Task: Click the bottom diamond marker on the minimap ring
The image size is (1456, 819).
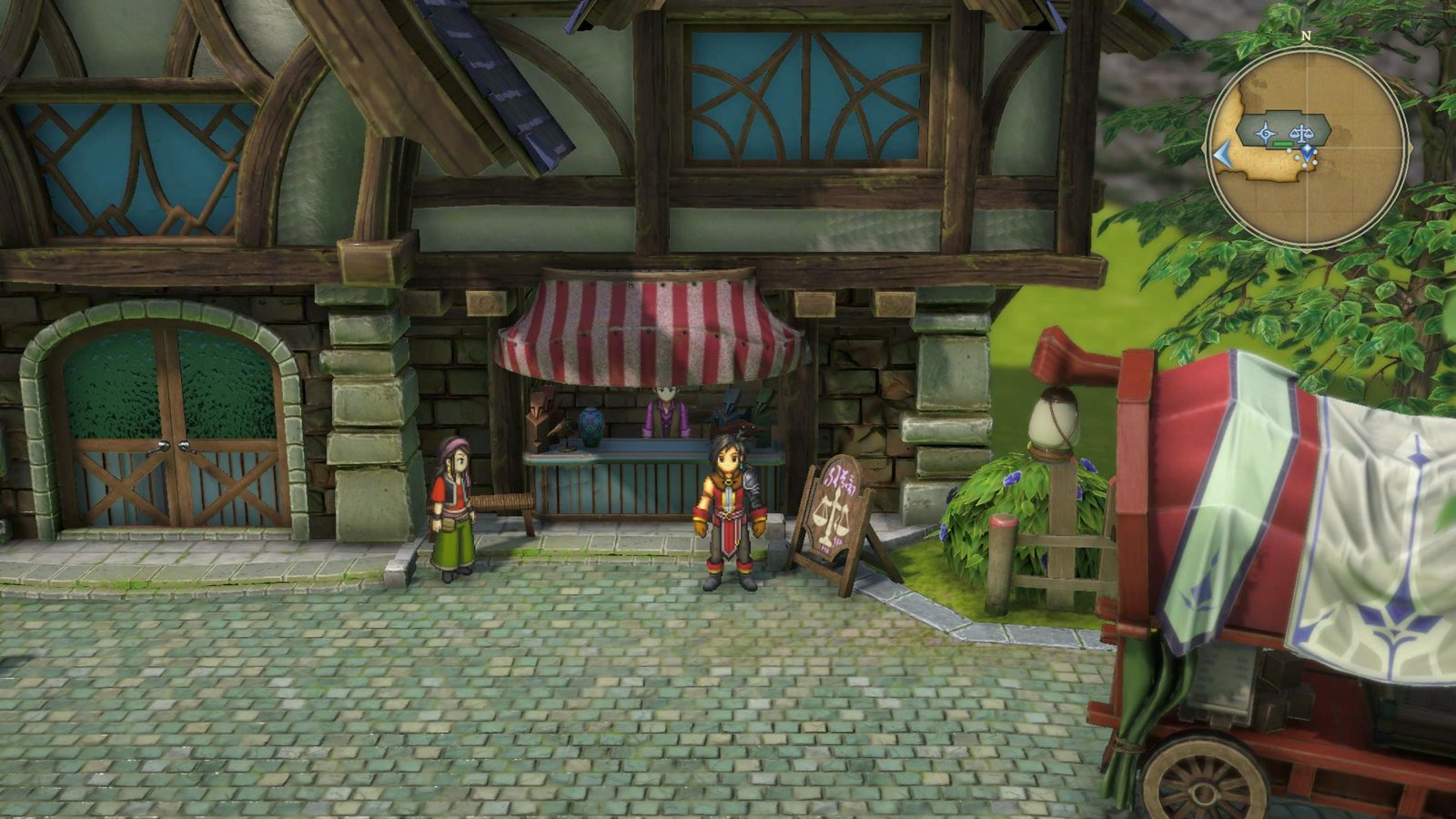Action: pos(1308,249)
